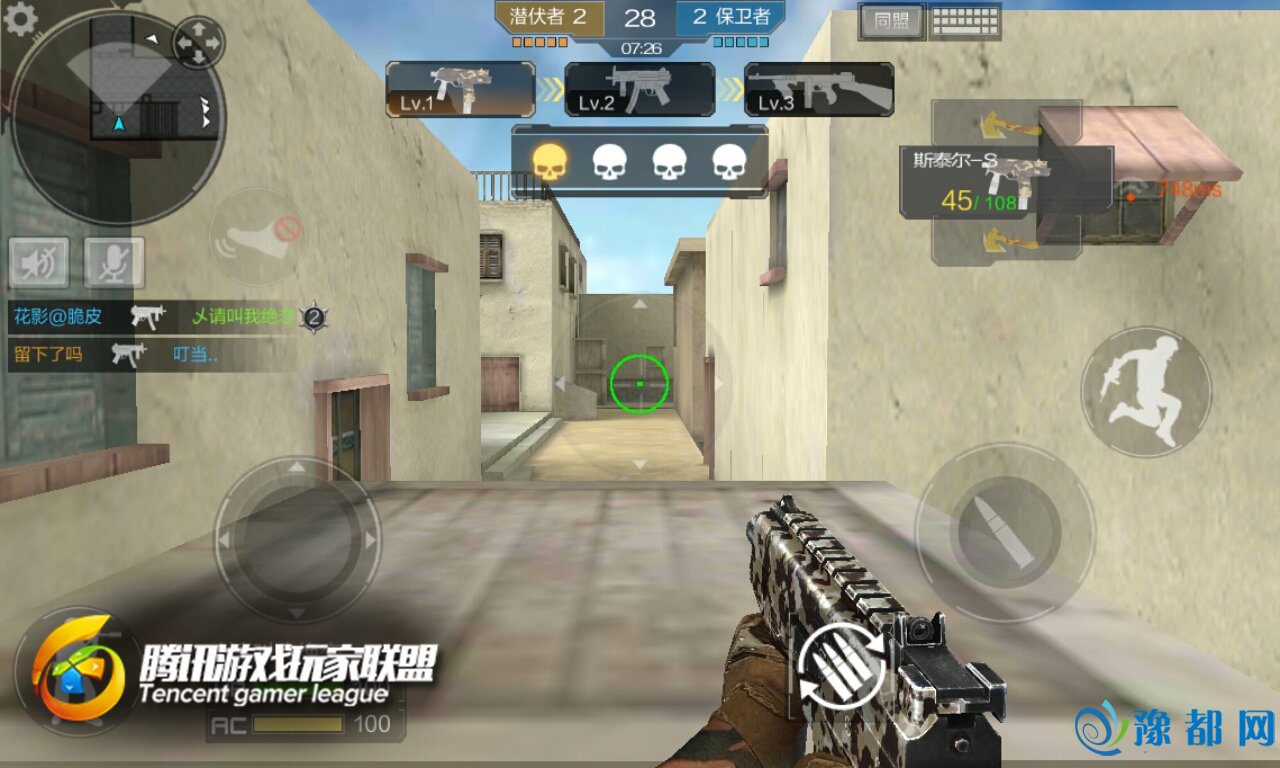Image resolution: width=1280 pixels, height=768 pixels.
Task: Tap the footstep crouch button
Action: coord(256,237)
